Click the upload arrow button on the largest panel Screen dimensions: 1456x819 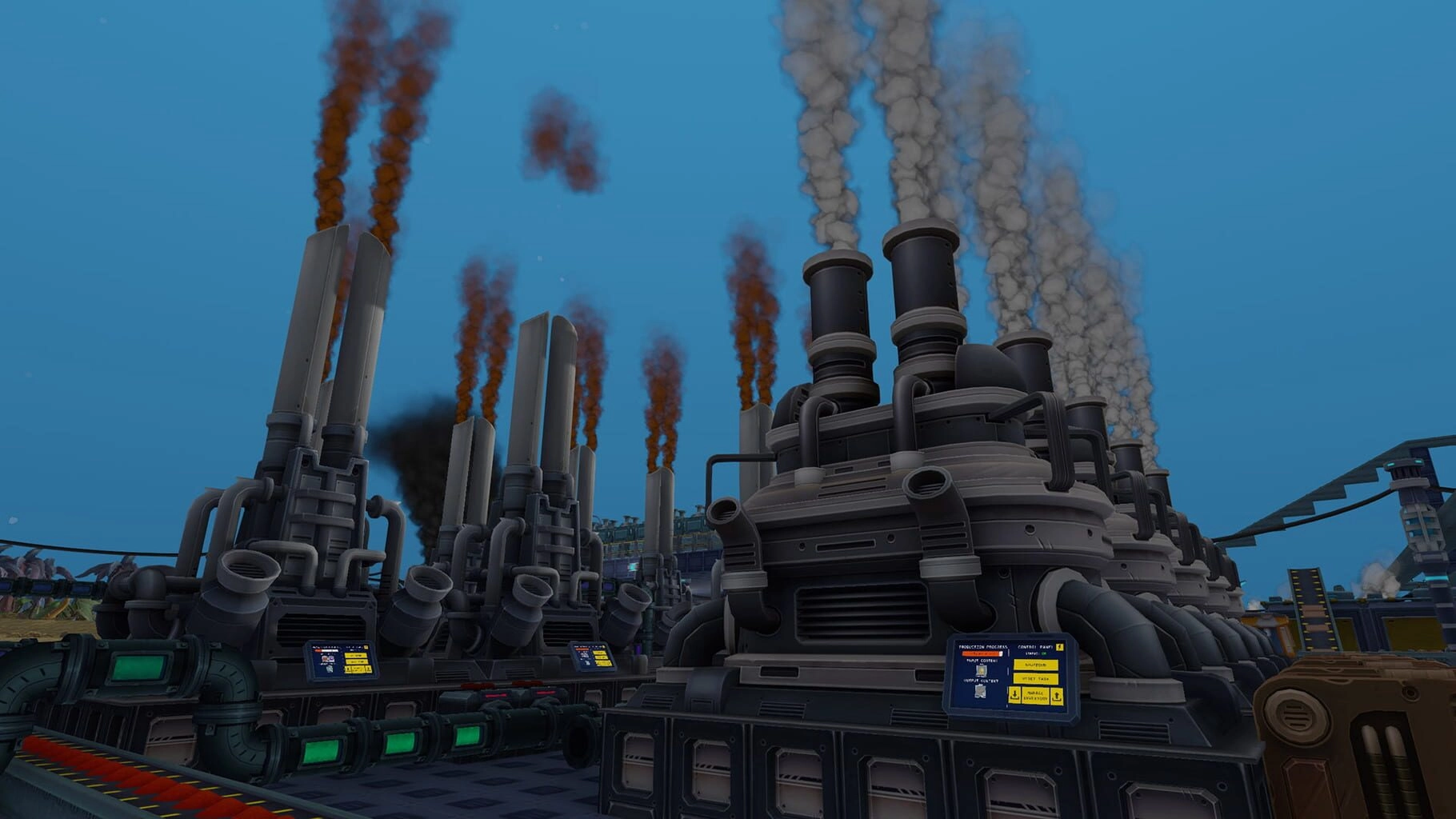tap(1057, 697)
